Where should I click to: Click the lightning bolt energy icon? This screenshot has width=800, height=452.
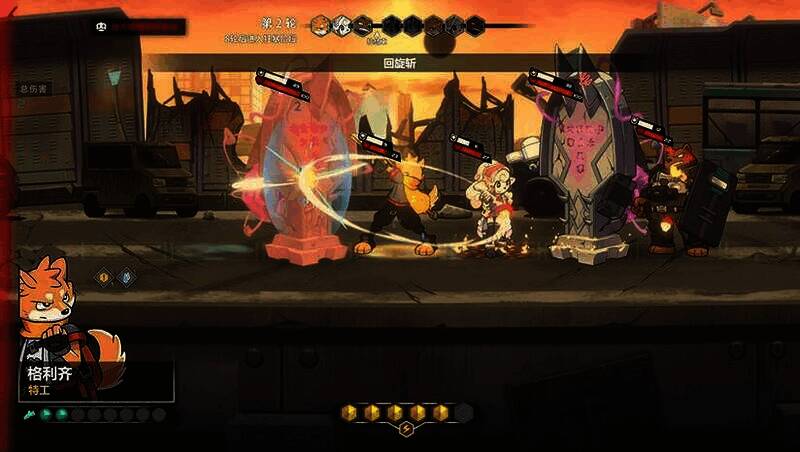pos(406,430)
